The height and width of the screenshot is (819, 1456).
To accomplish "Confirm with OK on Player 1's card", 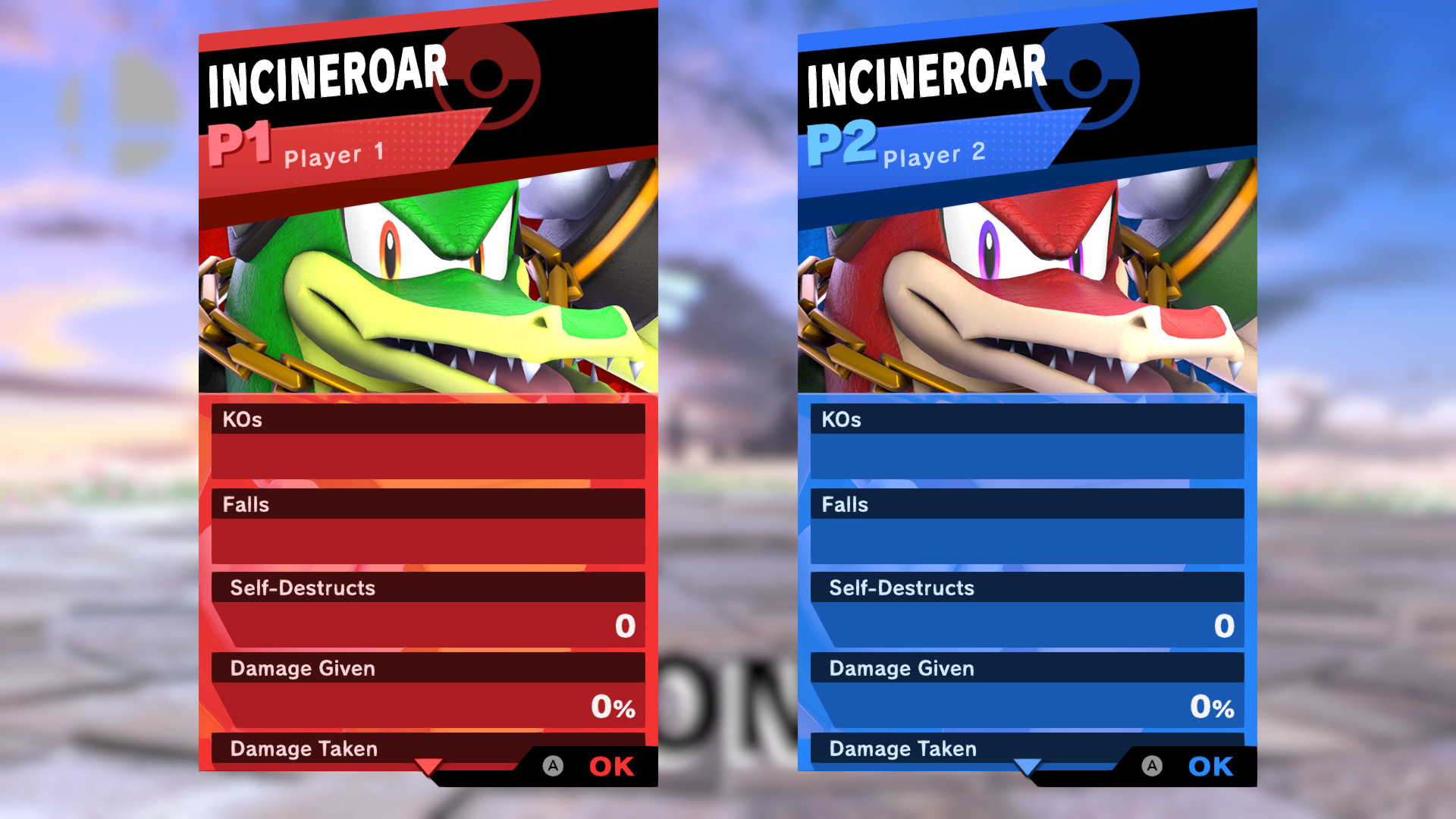I will (610, 767).
